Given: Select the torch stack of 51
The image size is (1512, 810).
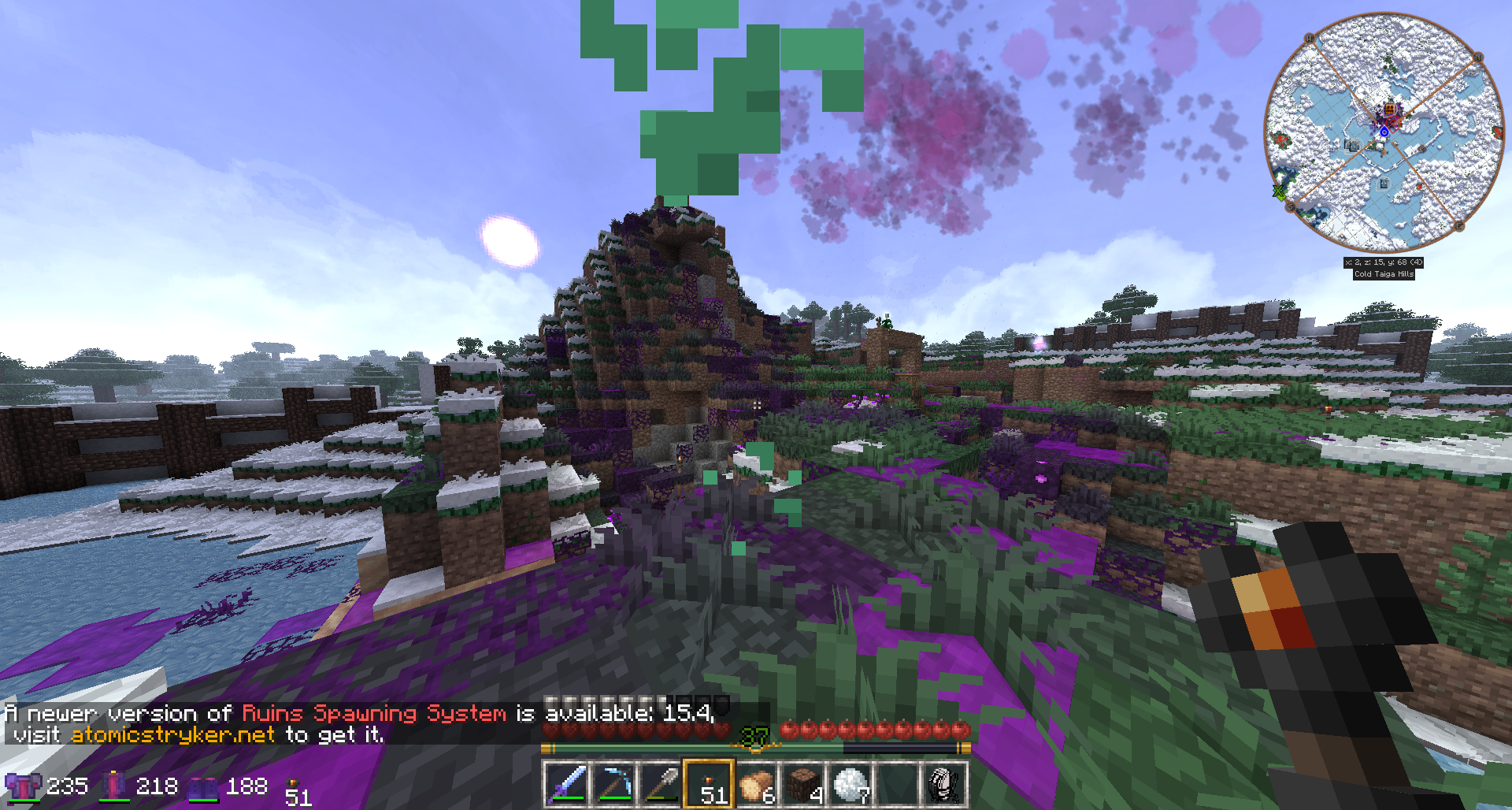Looking at the screenshot, I should click(x=708, y=784).
